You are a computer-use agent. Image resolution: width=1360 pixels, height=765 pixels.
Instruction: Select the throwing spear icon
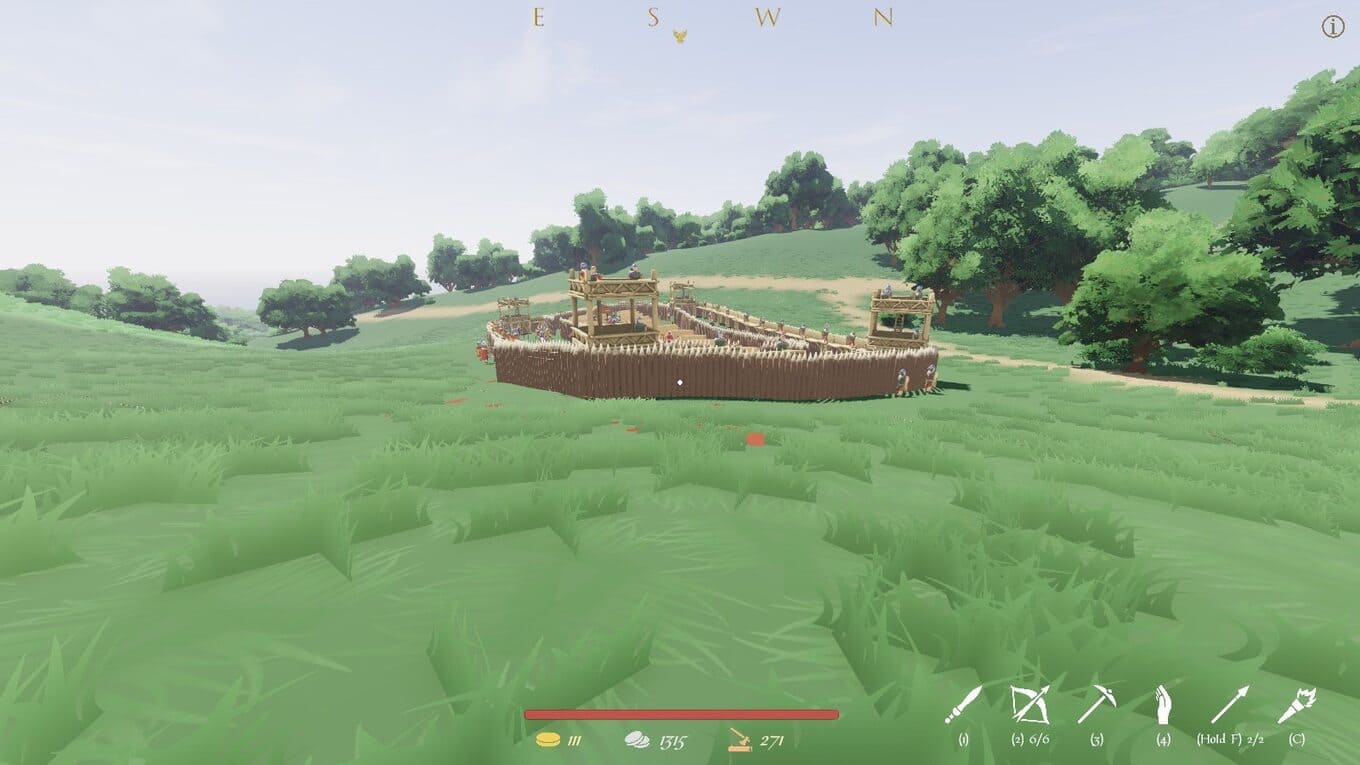tap(1229, 704)
